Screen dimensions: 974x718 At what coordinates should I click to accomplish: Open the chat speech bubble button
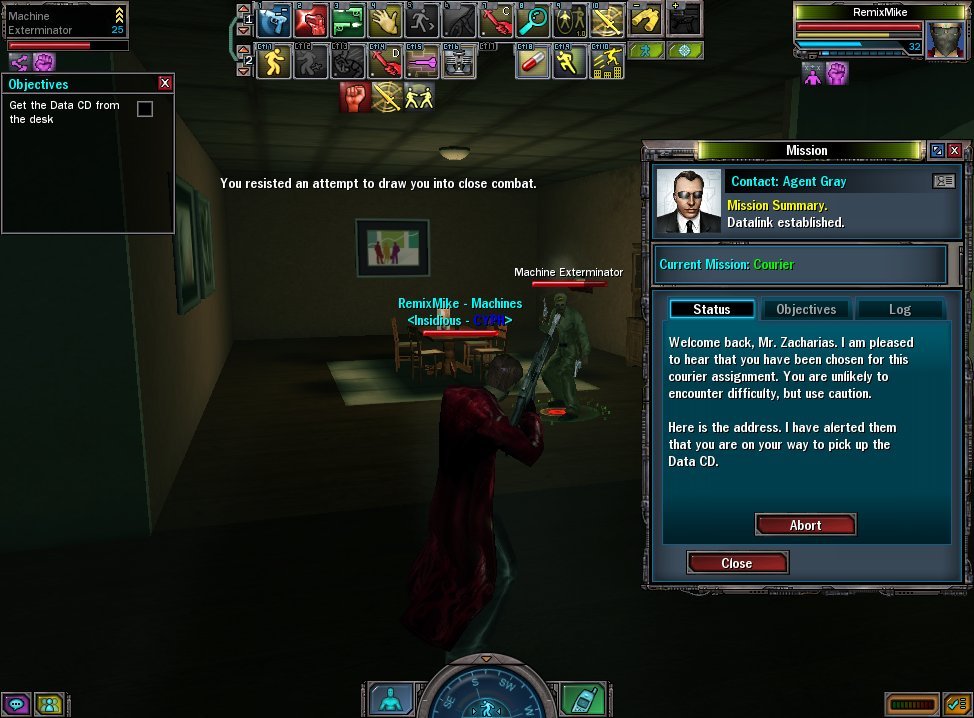18,704
